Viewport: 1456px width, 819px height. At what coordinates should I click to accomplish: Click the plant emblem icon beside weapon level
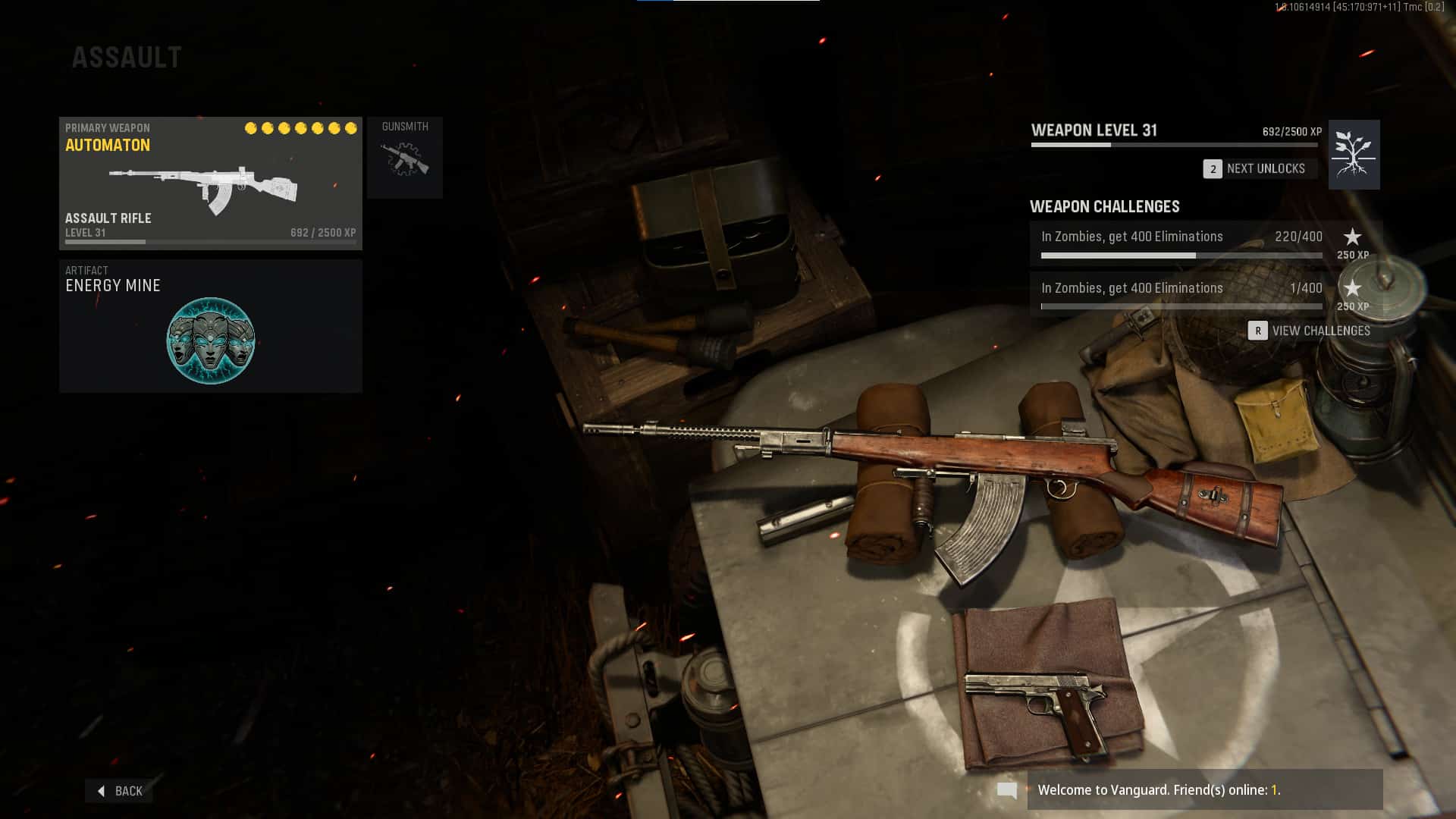pyautogui.click(x=1354, y=155)
